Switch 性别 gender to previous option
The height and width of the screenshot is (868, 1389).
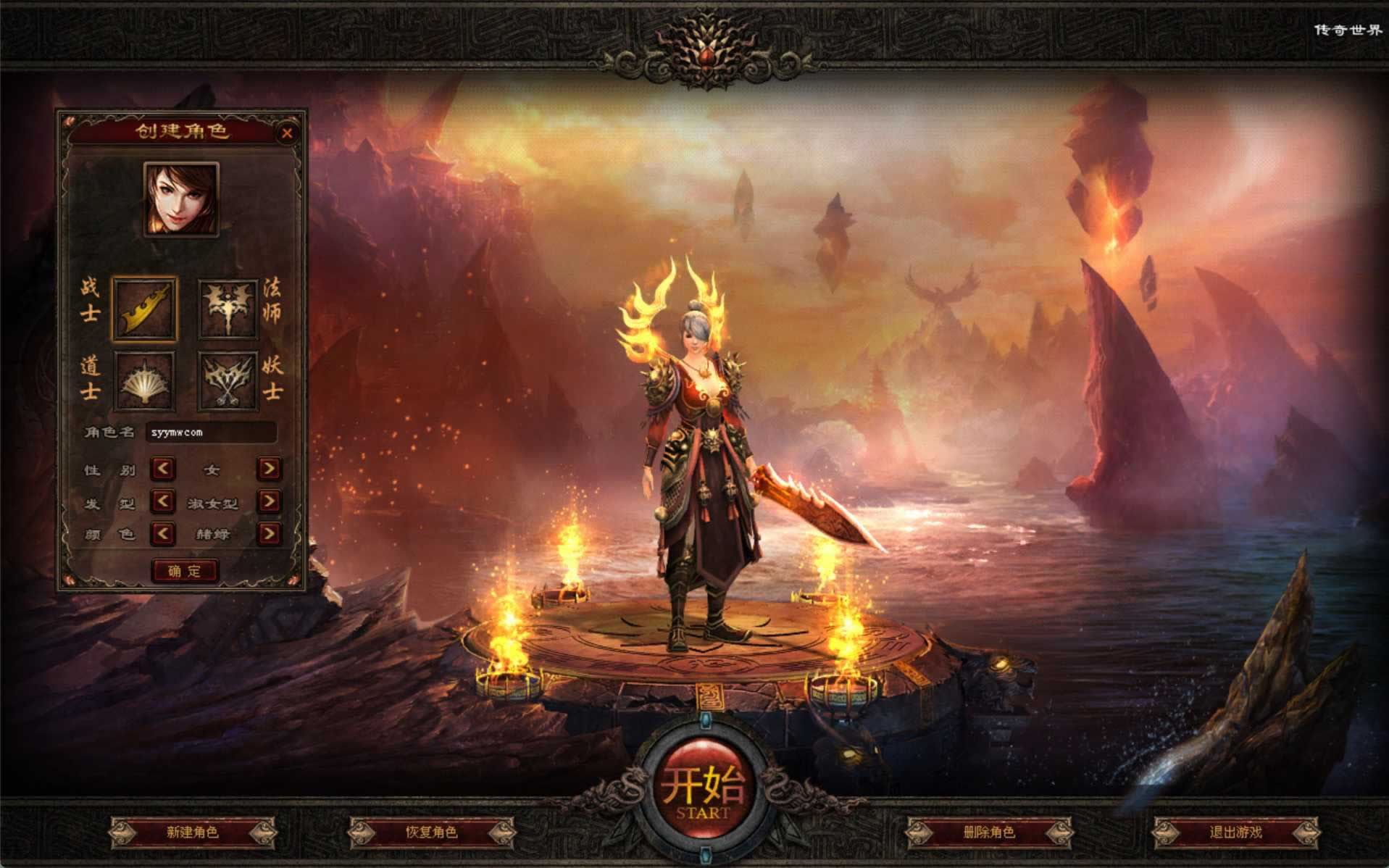163,469
